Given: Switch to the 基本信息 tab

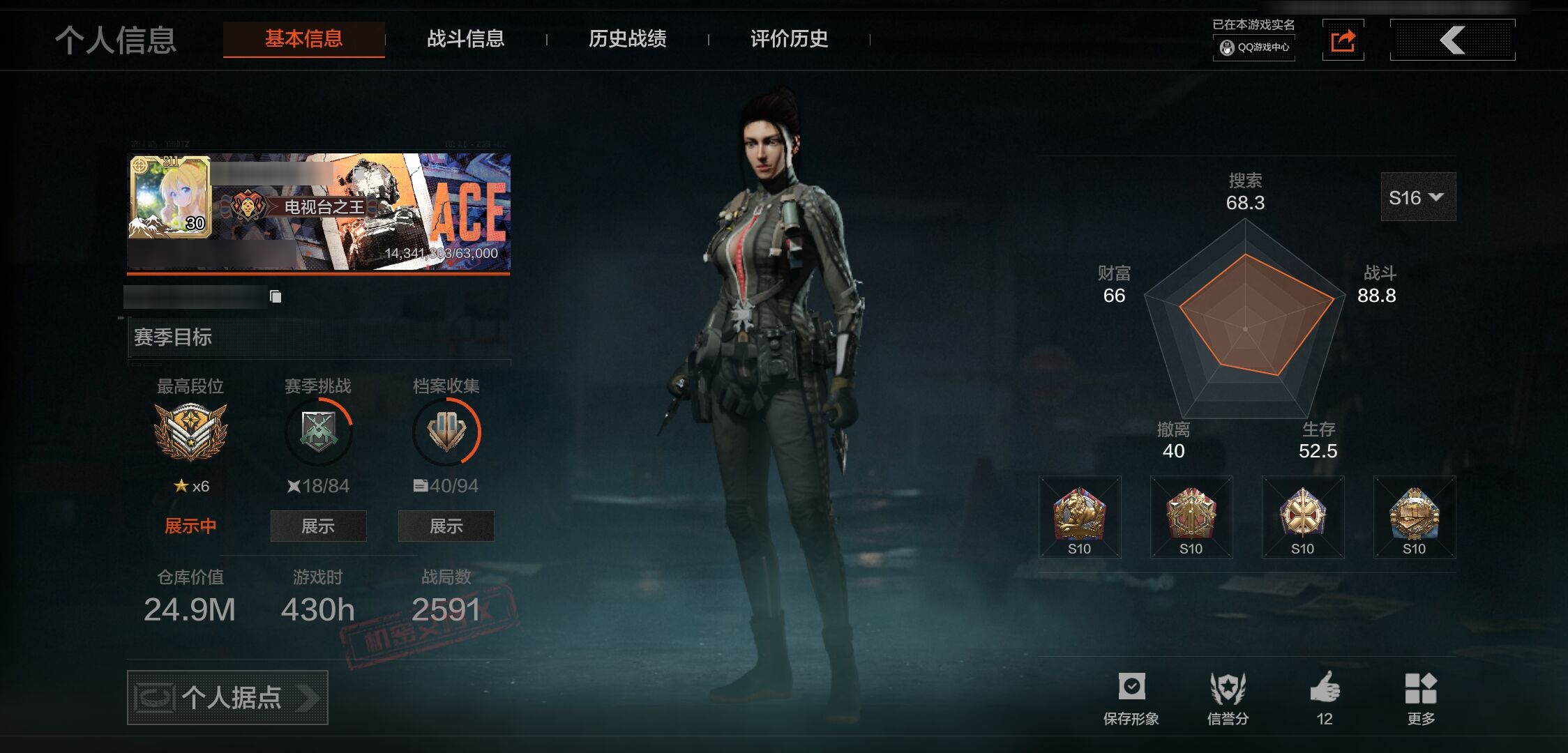Looking at the screenshot, I should click(x=303, y=39).
